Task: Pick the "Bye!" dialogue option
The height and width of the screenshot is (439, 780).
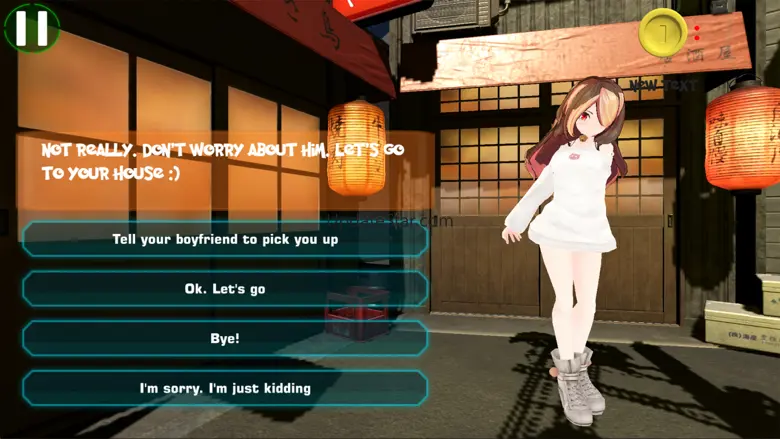Action: coord(225,339)
